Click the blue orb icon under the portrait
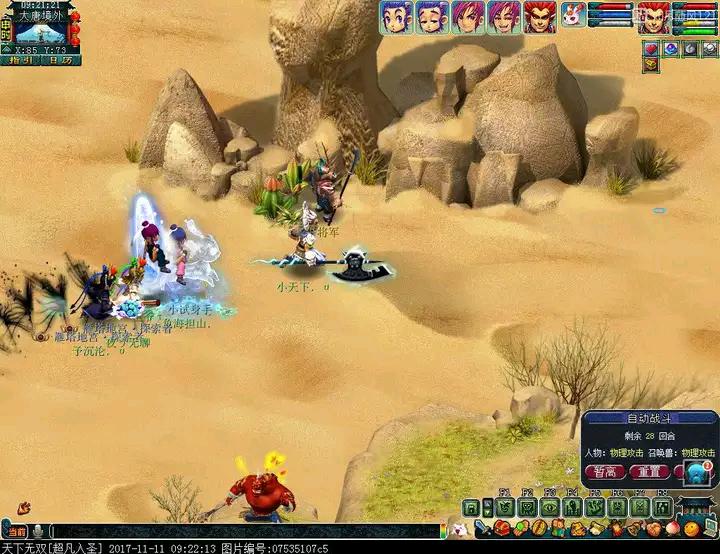The image size is (720, 554). (670, 48)
